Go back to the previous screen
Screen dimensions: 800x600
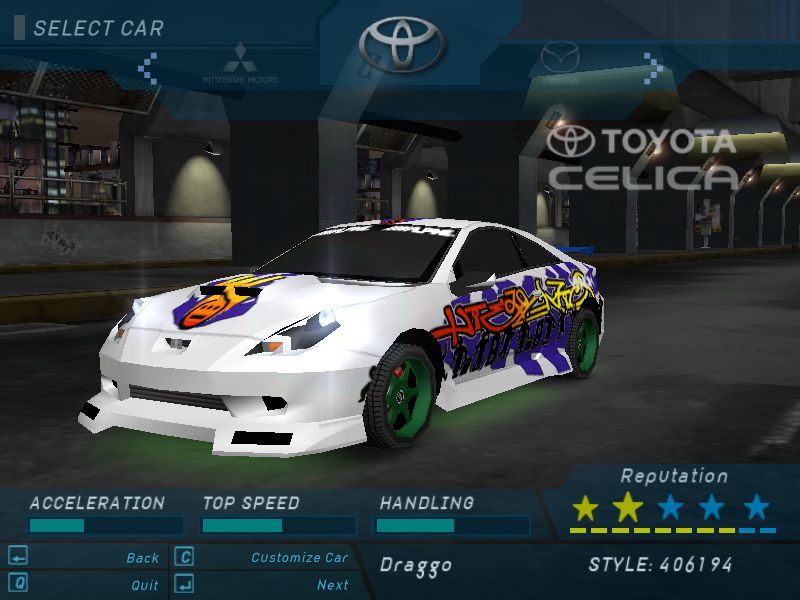[143, 558]
